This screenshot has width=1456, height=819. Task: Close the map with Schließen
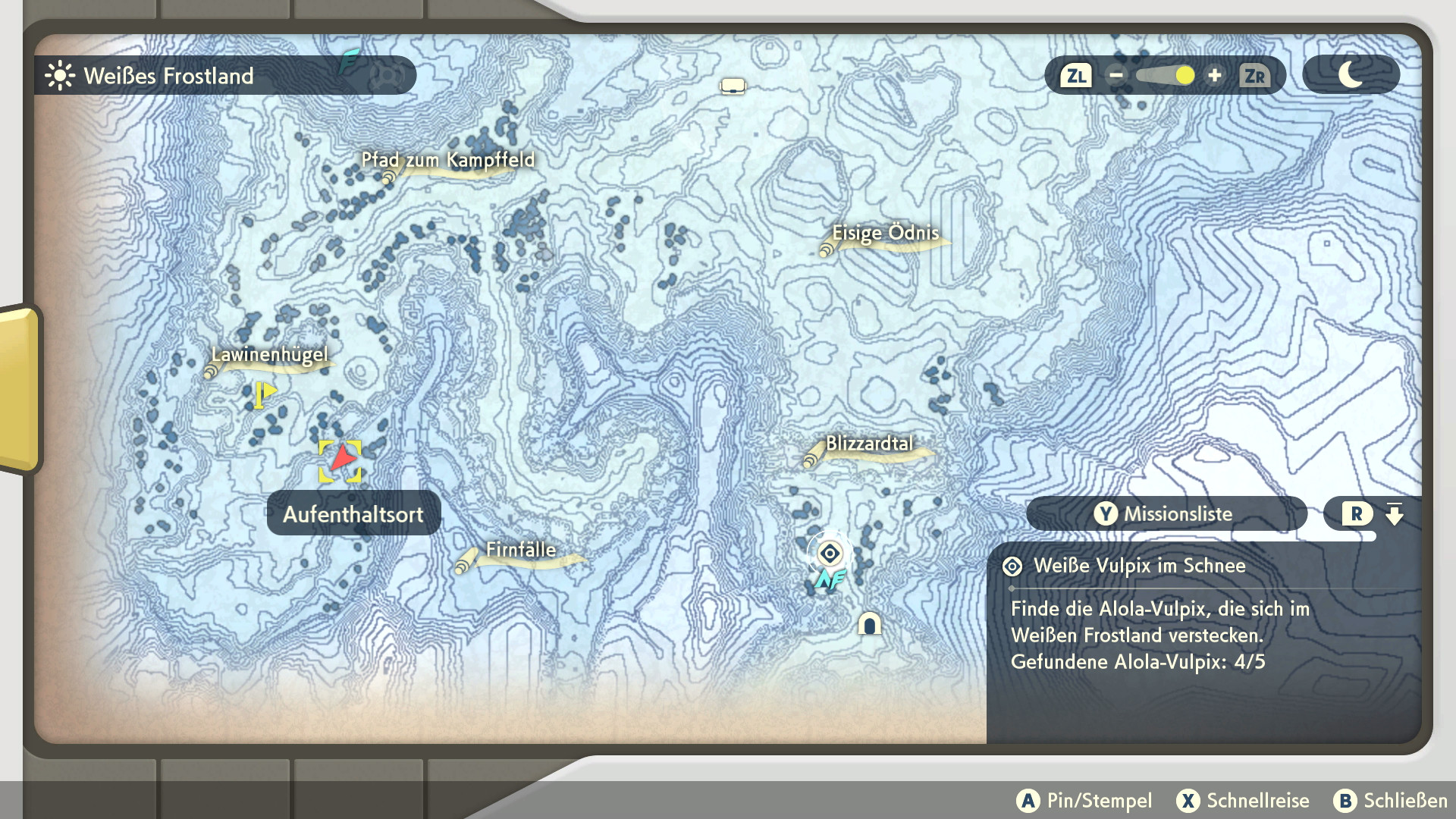tap(1391, 801)
